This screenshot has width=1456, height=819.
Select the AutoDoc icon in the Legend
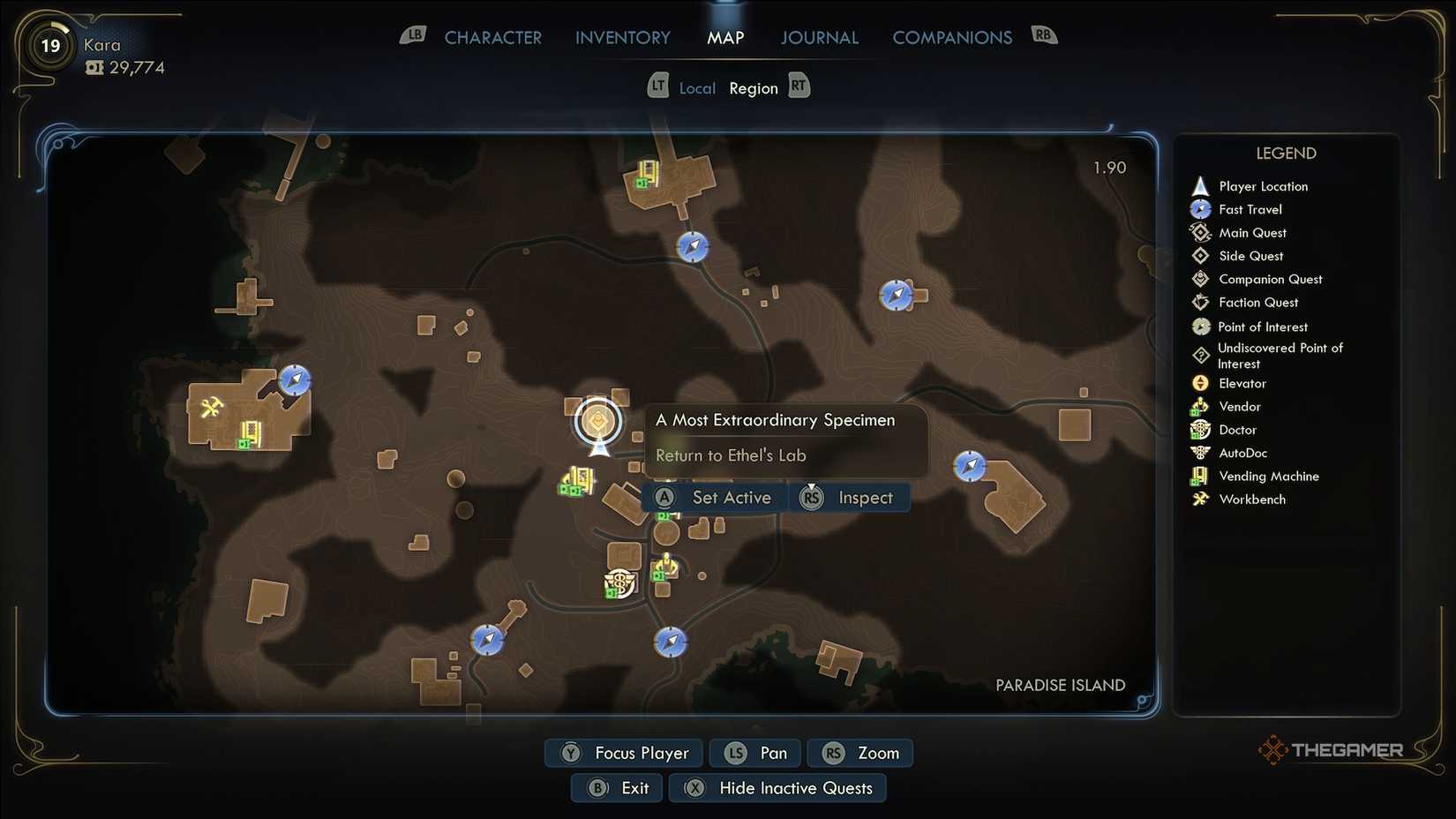click(1201, 453)
